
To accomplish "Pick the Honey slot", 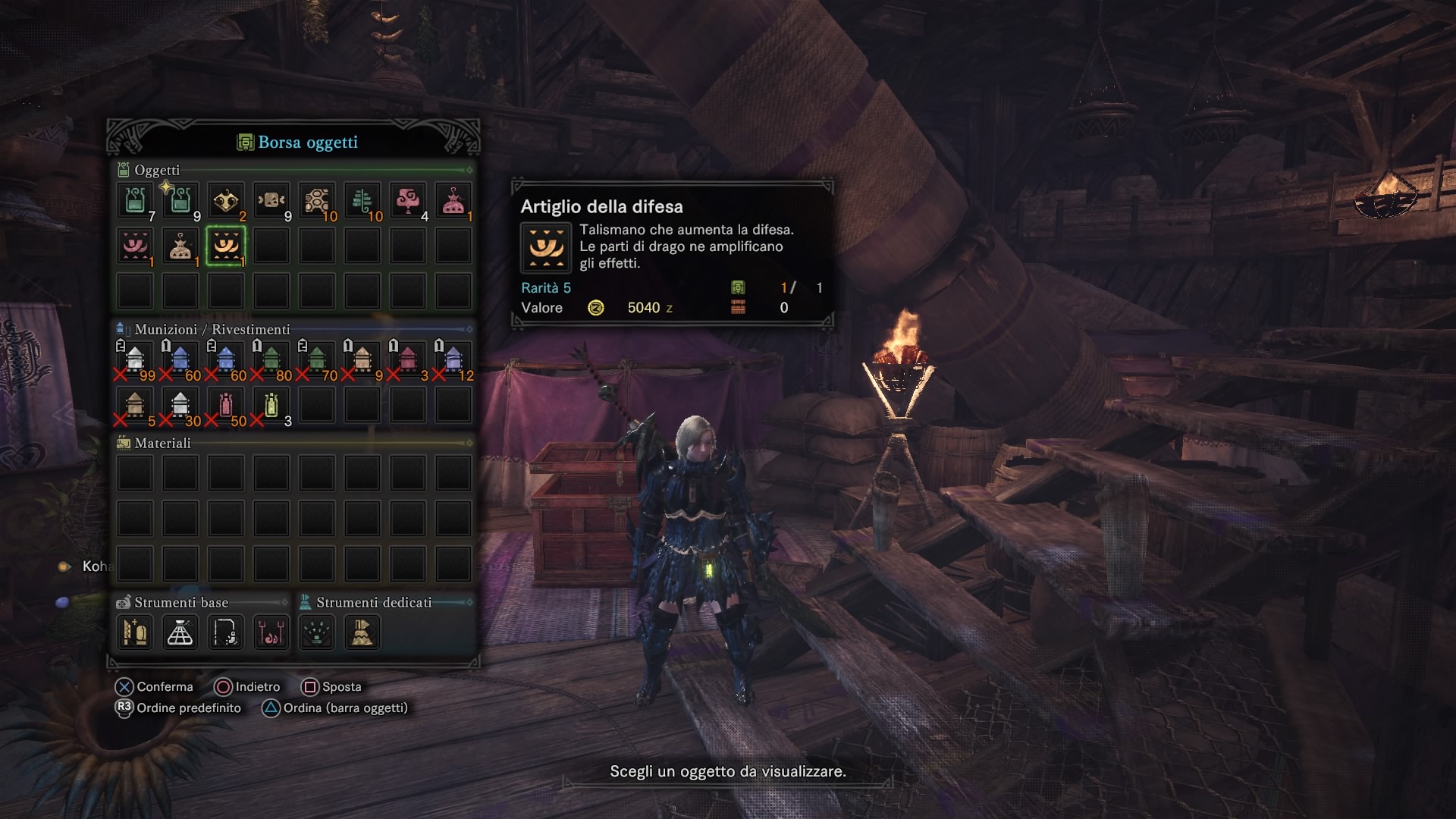I will point(317,201).
